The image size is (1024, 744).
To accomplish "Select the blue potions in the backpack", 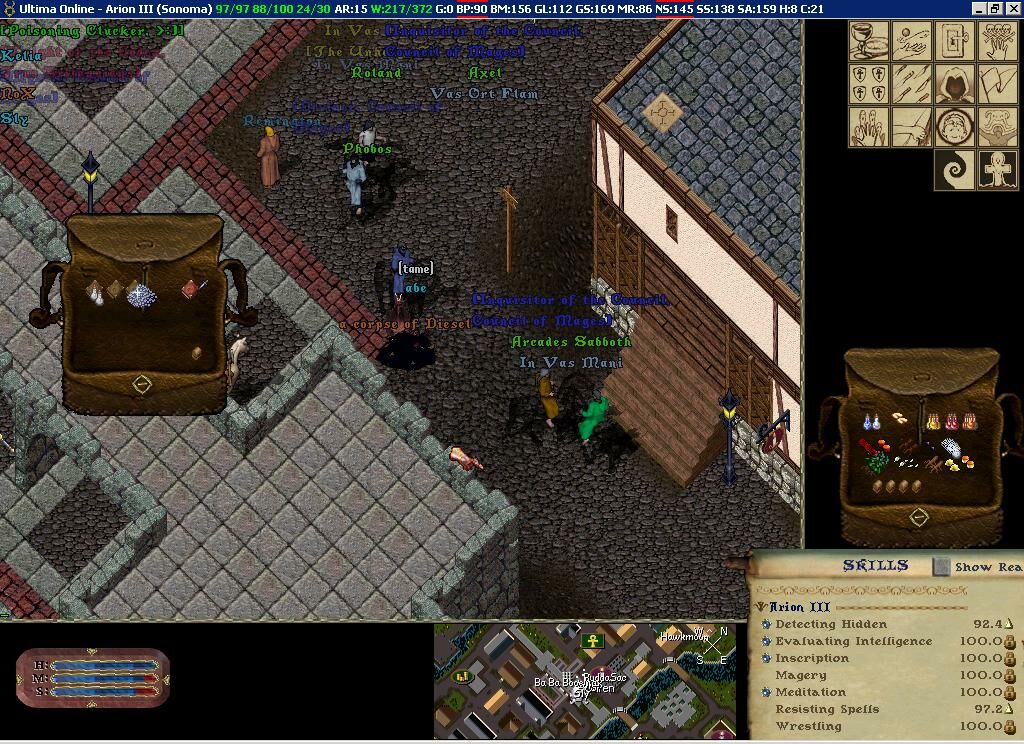I will [872, 422].
